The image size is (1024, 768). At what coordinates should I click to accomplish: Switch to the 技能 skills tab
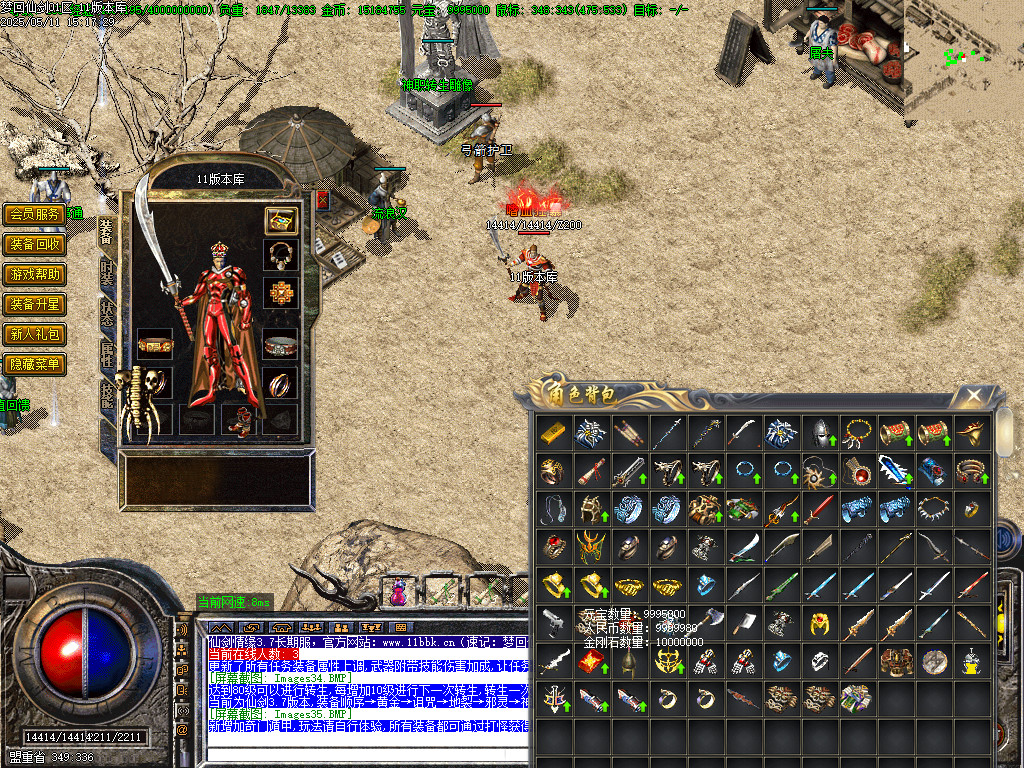[107, 393]
